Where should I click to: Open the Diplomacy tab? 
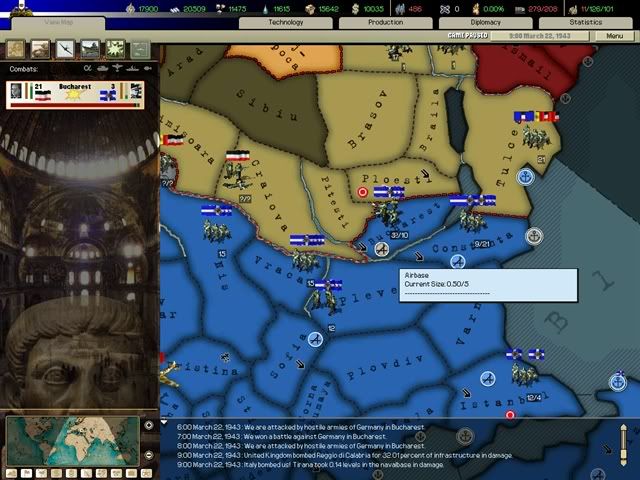click(x=486, y=21)
